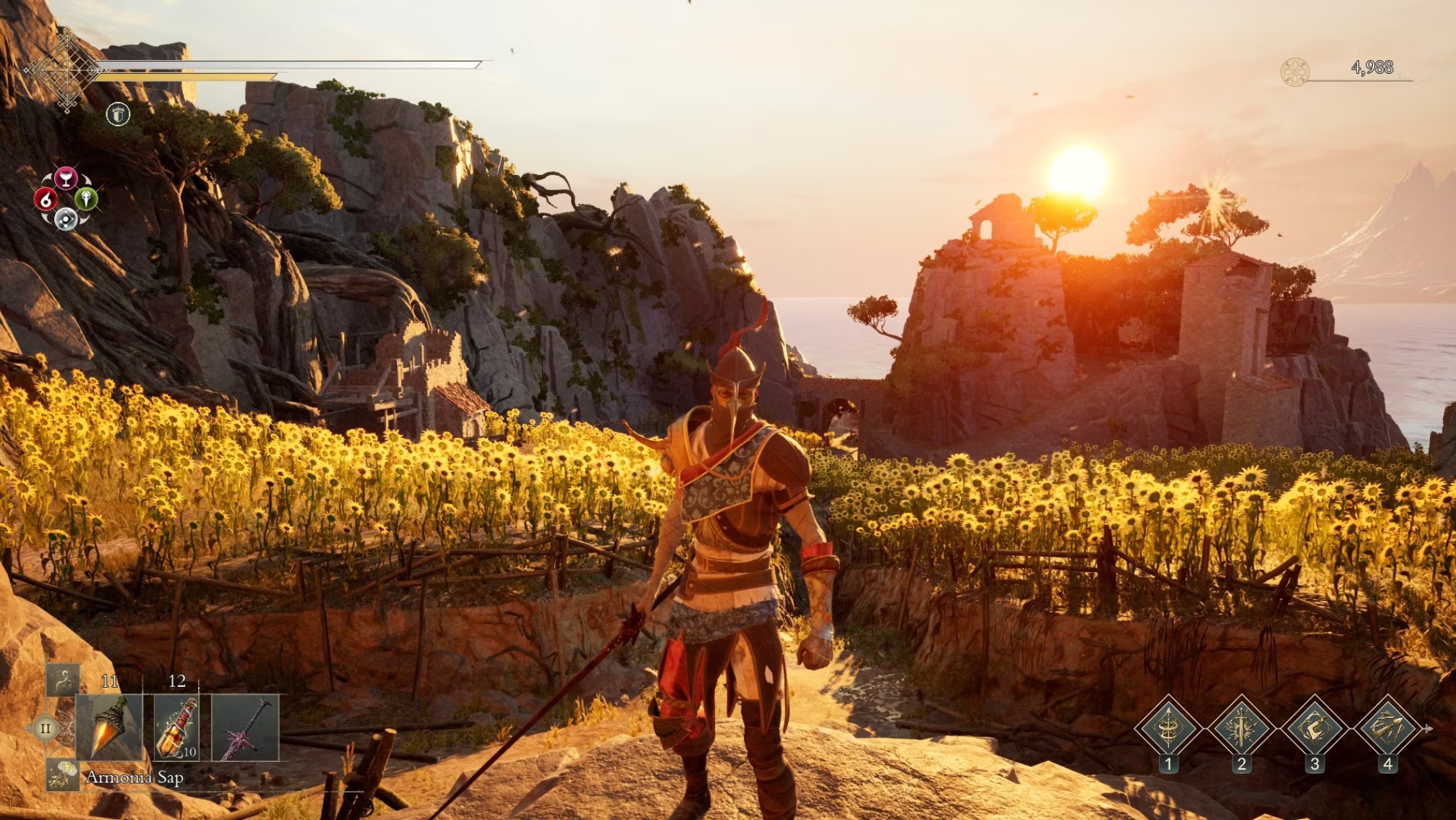Click the round currency emblem icon
Image resolution: width=1456 pixels, height=820 pixels.
1294,72
